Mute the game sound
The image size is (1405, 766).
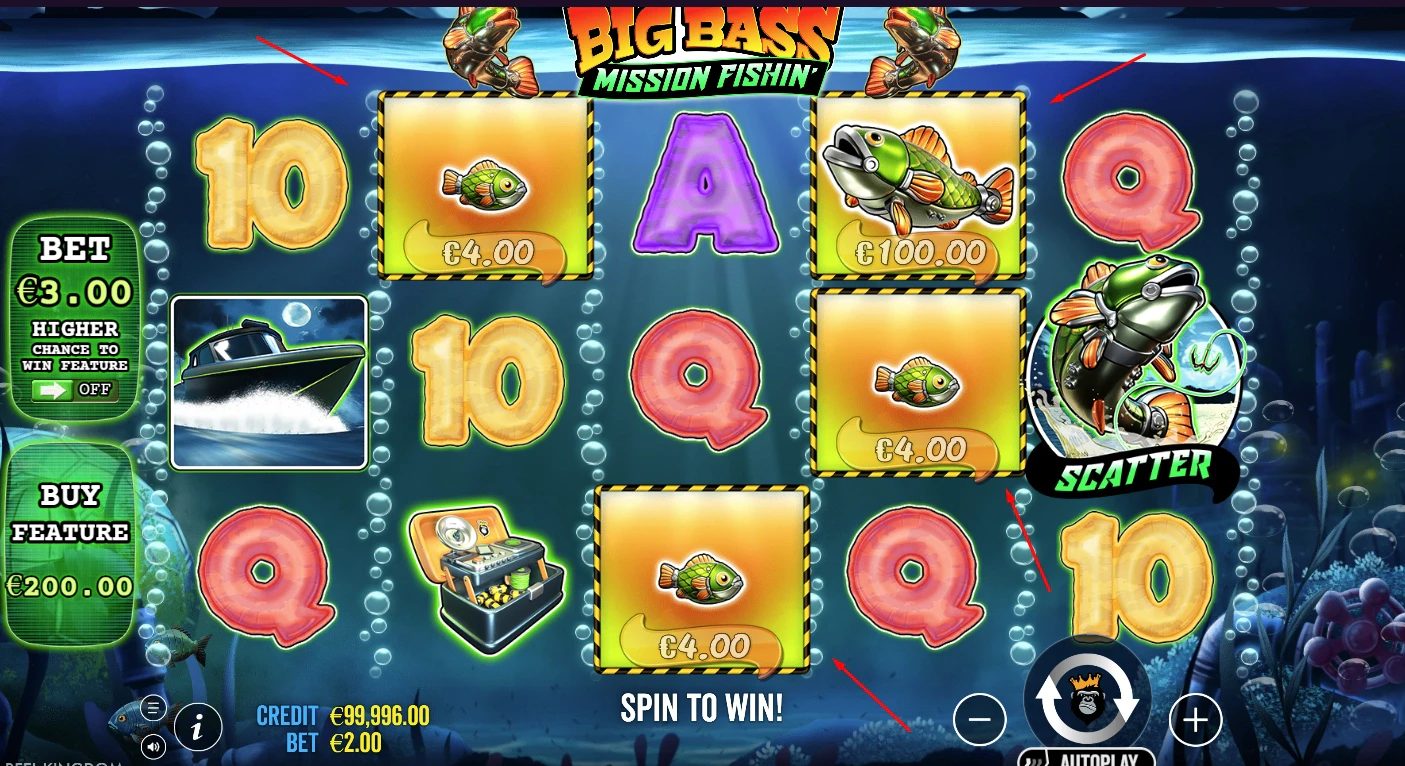click(153, 745)
